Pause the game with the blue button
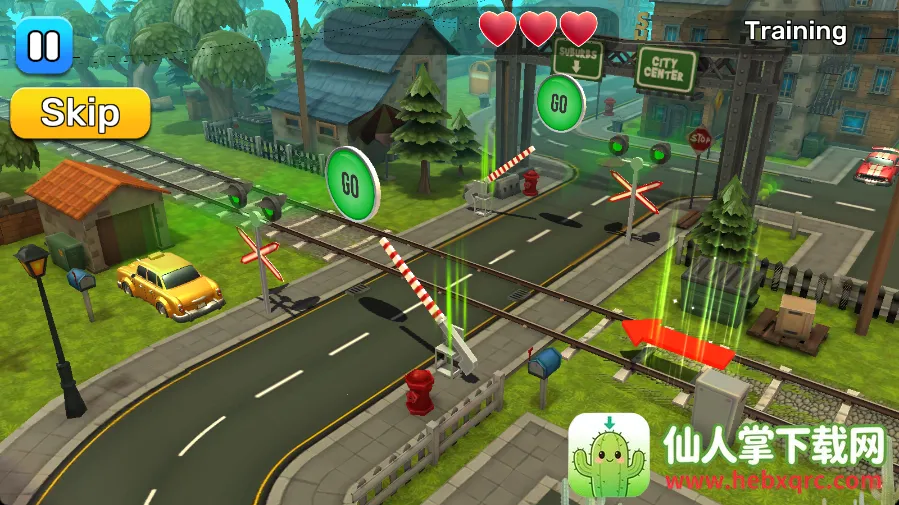 pos(44,45)
